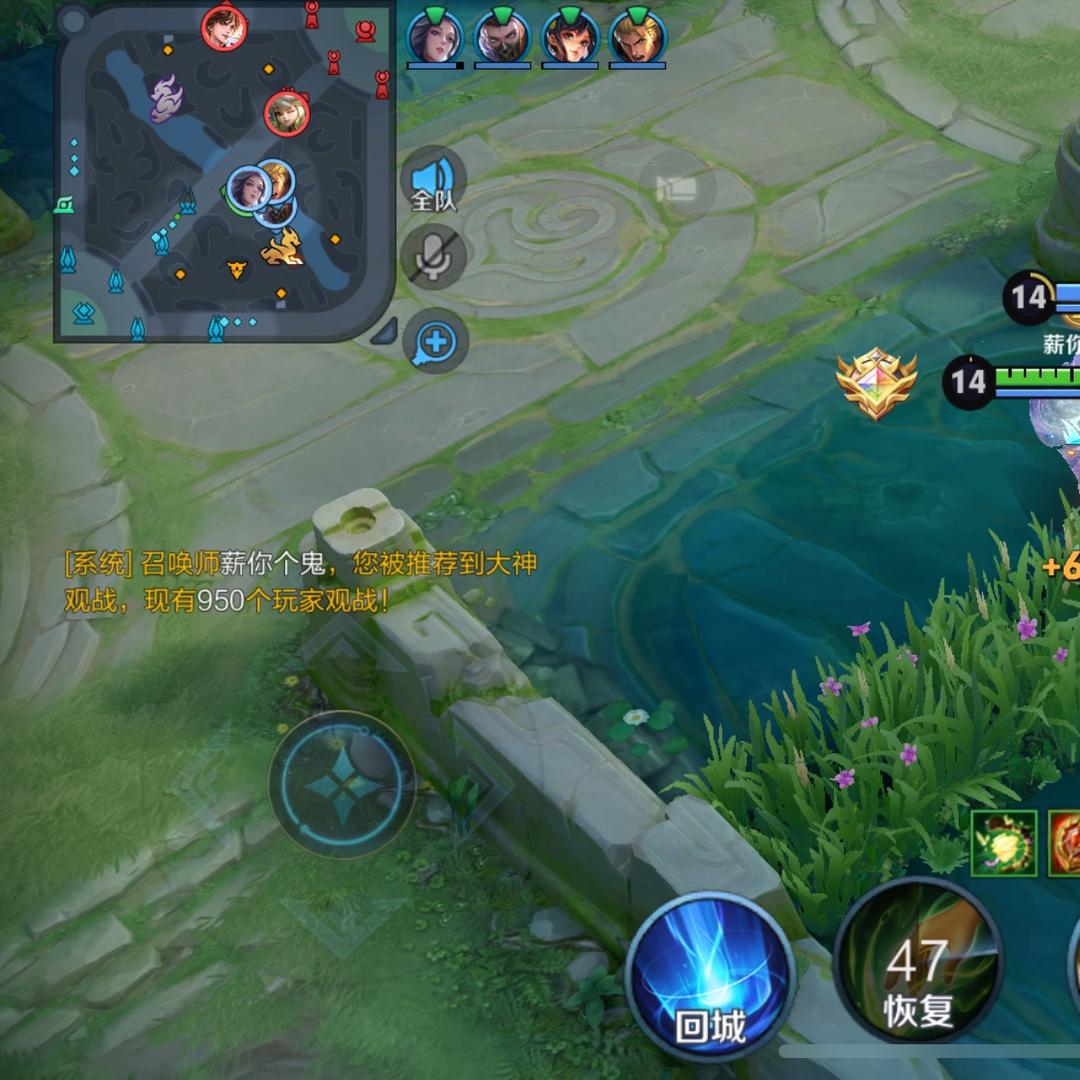The image size is (1080, 1080).
Task: Toggle the muted microphone button
Action: click(434, 256)
